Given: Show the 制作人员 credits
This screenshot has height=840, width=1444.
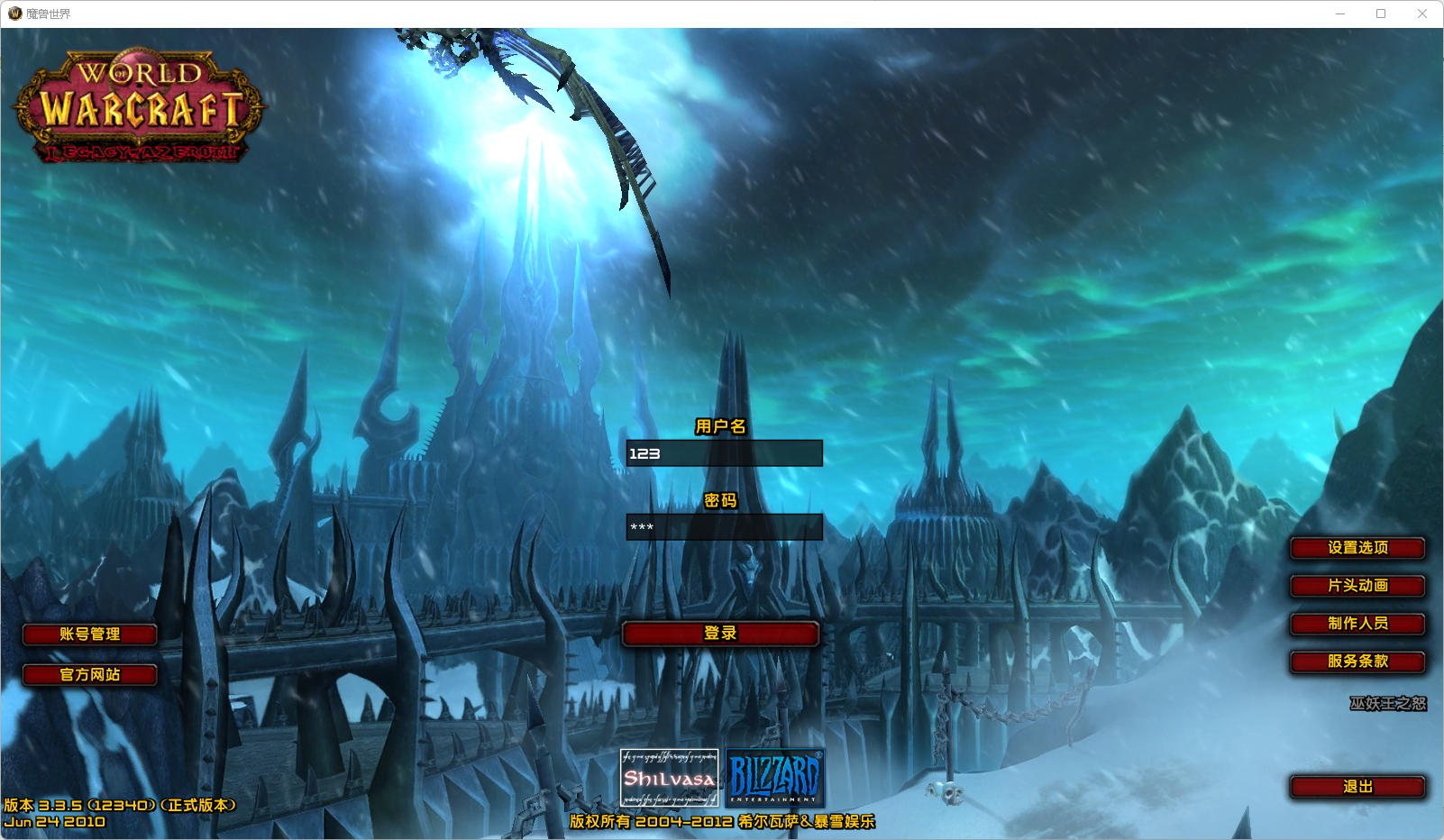Looking at the screenshot, I should click(1357, 624).
